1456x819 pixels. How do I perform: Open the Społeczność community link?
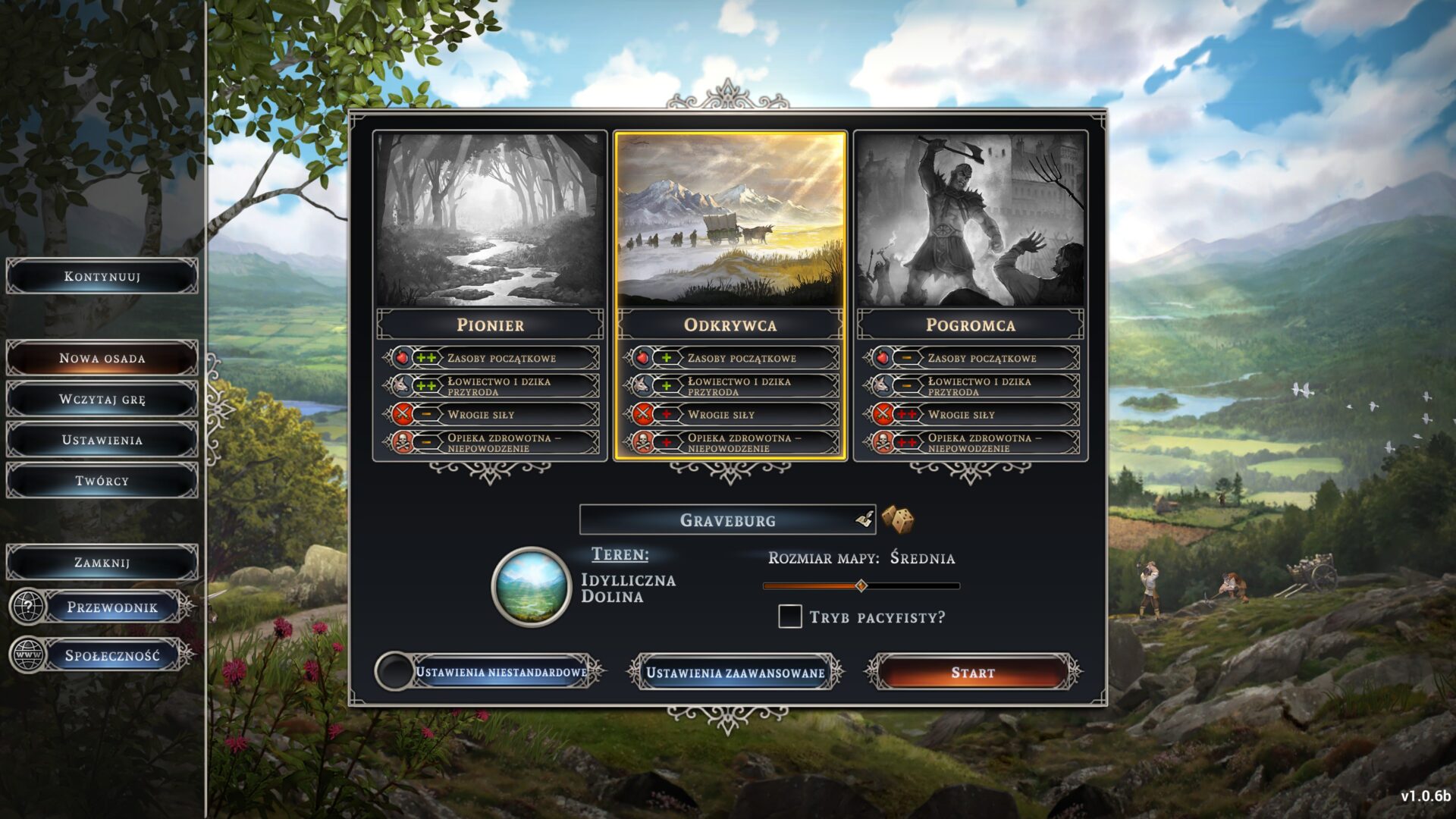[x=111, y=656]
